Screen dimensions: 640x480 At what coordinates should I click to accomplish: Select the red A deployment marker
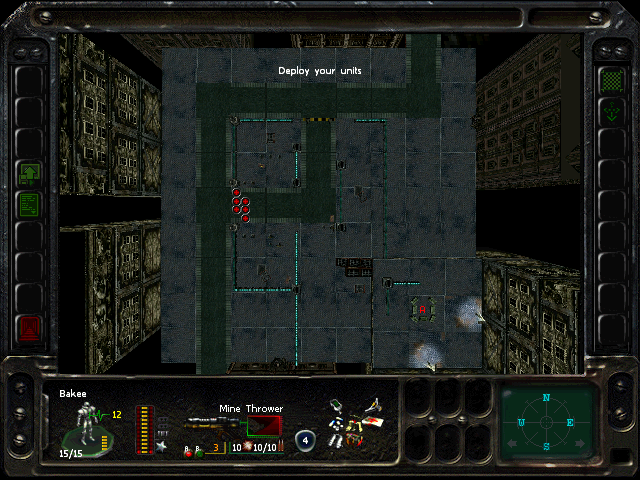point(423,310)
